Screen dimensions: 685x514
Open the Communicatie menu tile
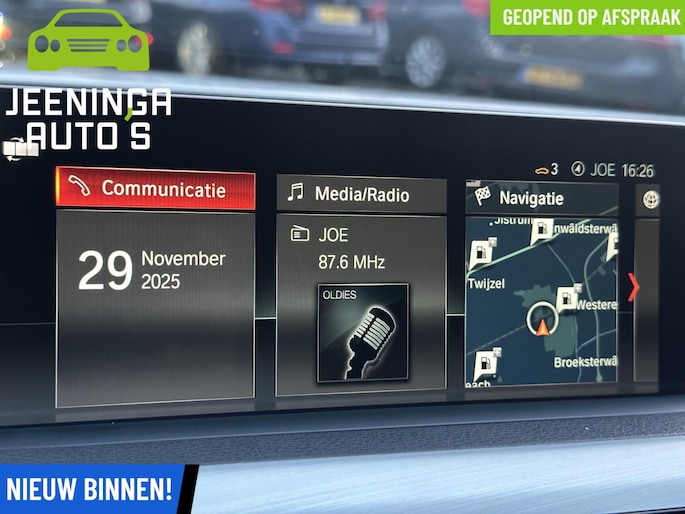pos(155,189)
